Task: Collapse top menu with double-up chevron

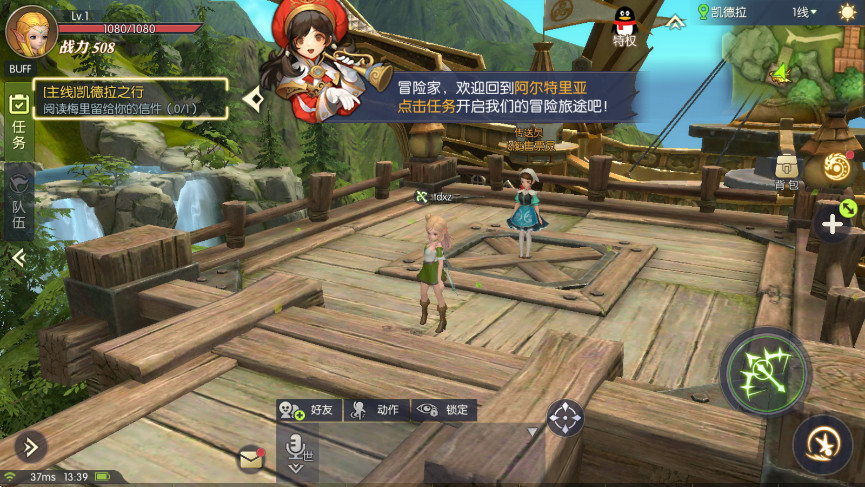Action: click(x=676, y=20)
